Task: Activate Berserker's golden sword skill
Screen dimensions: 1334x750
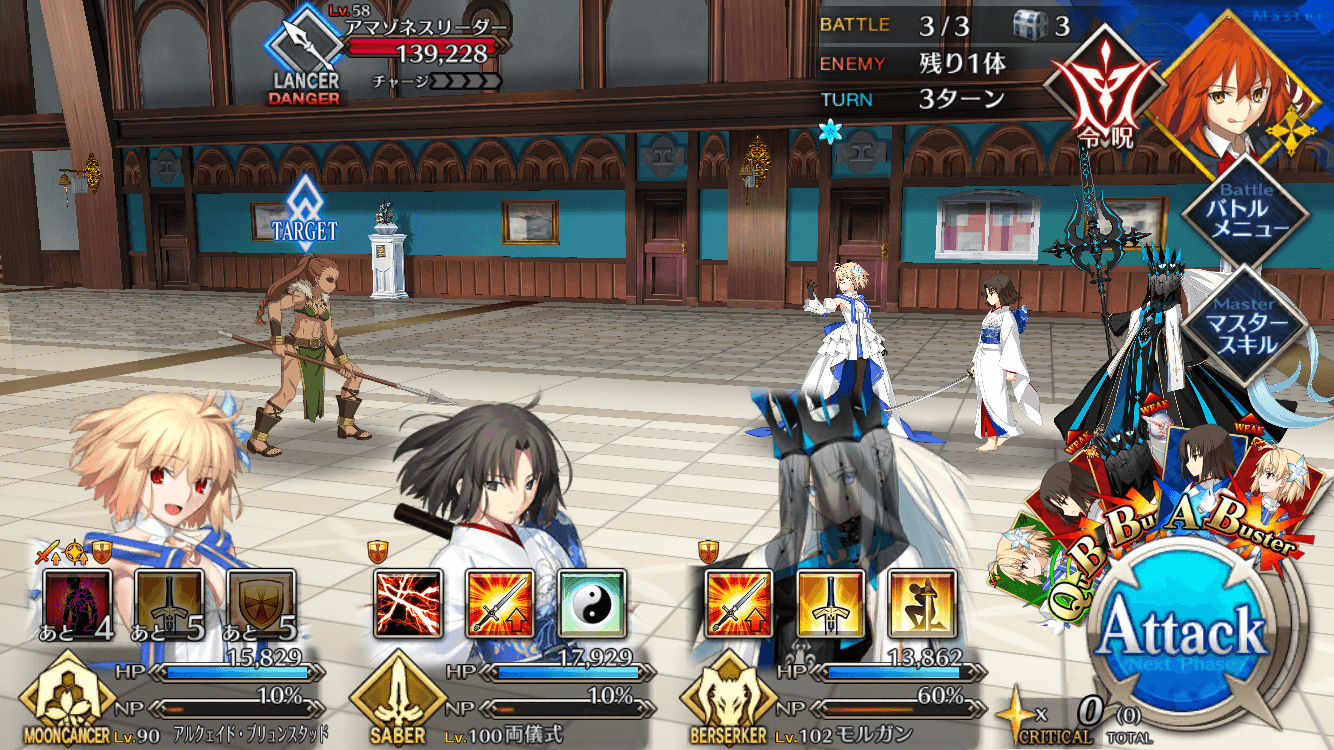Action: (x=831, y=604)
